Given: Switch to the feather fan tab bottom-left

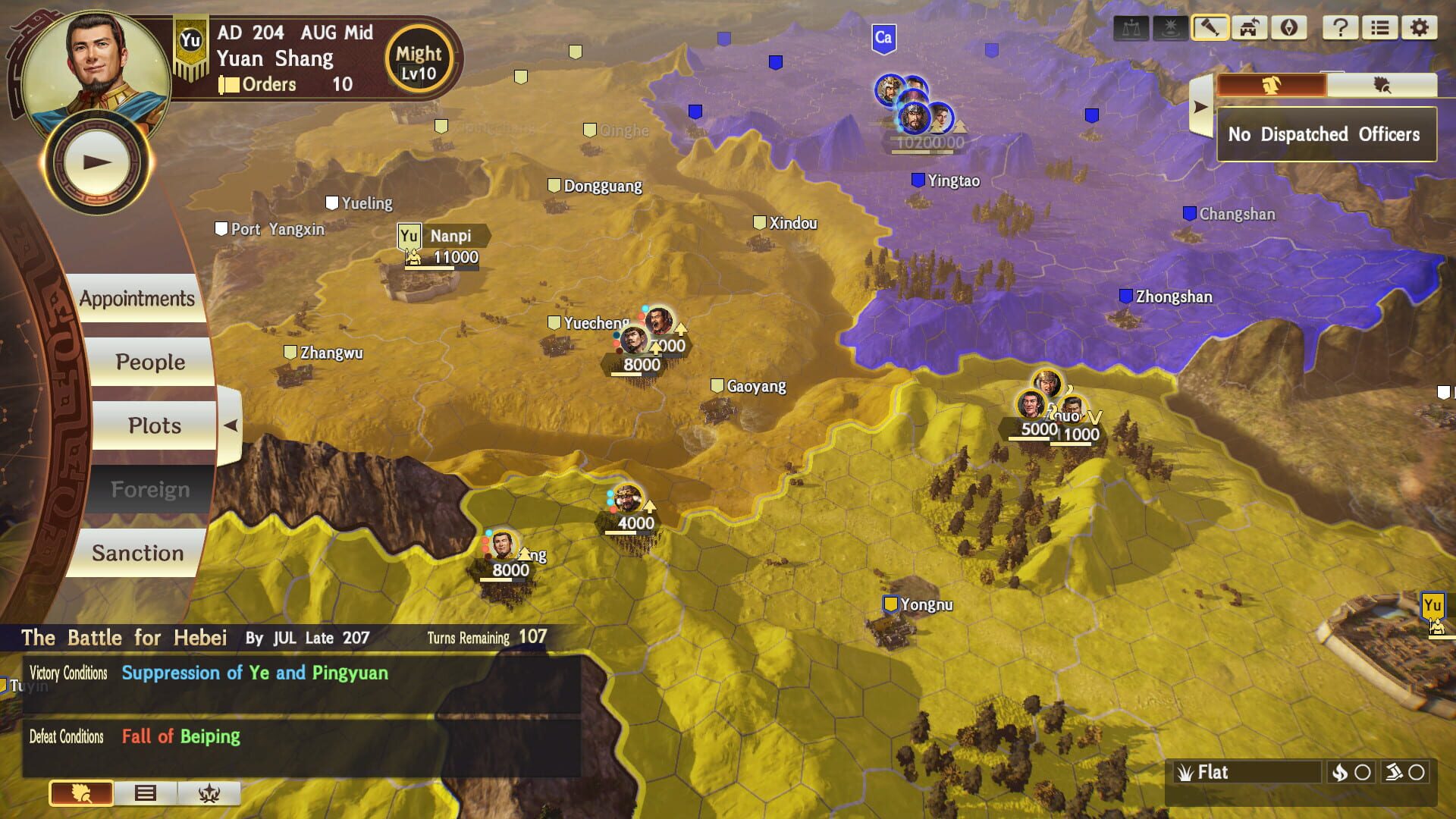Looking at the screenshot, I should click(80, 795).
